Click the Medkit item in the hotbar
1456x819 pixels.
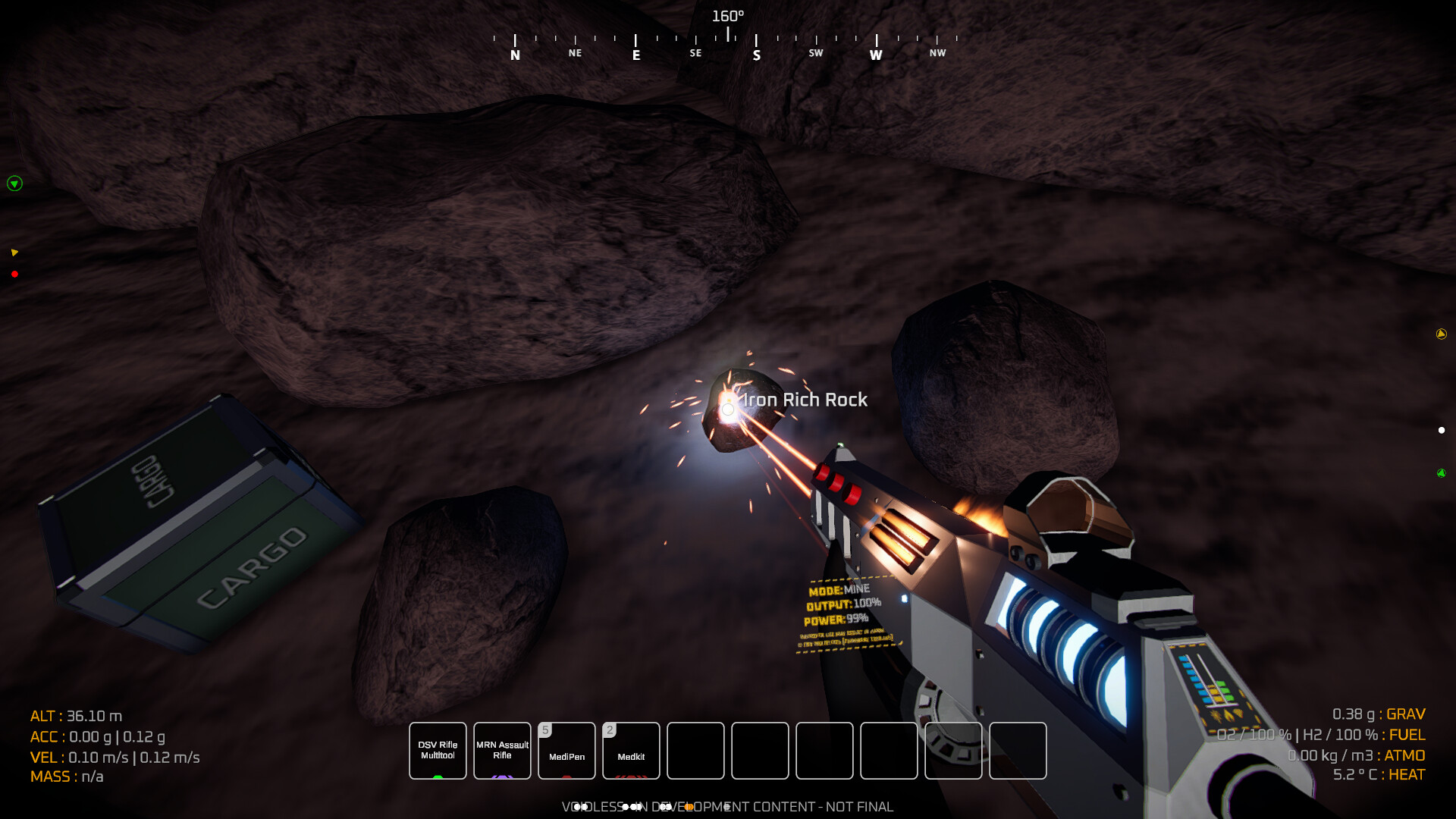(631, 751)
